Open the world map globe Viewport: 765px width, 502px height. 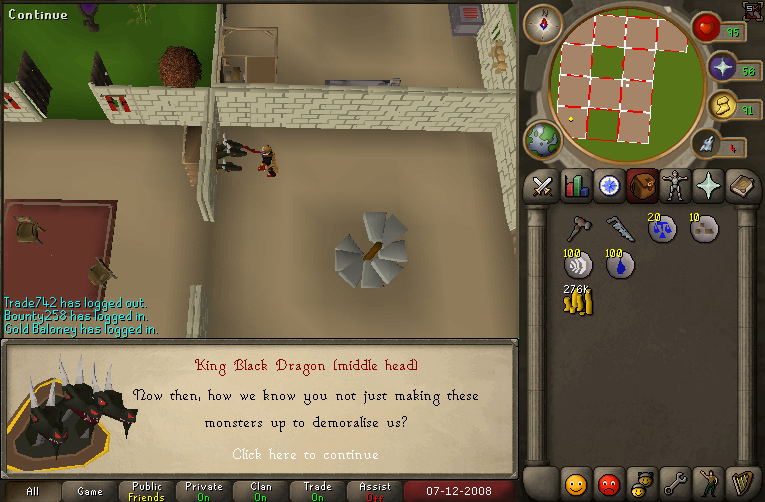544,141
